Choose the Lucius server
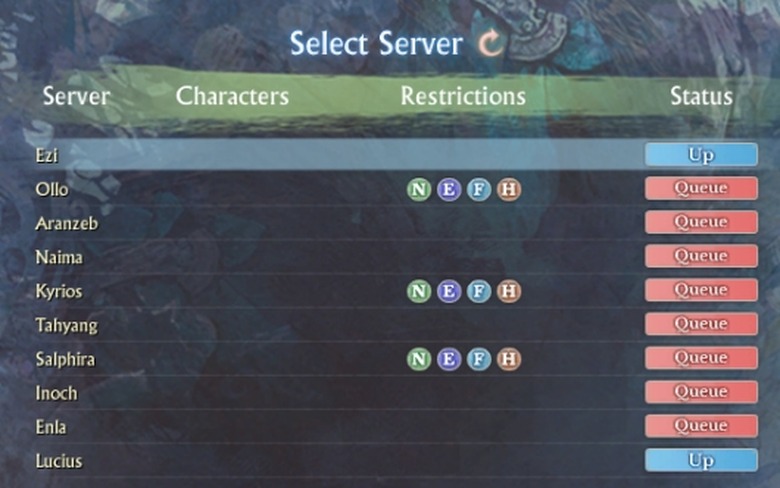This screenshot has height=488, width=780. pyautogui.click(x=58, y=461)
